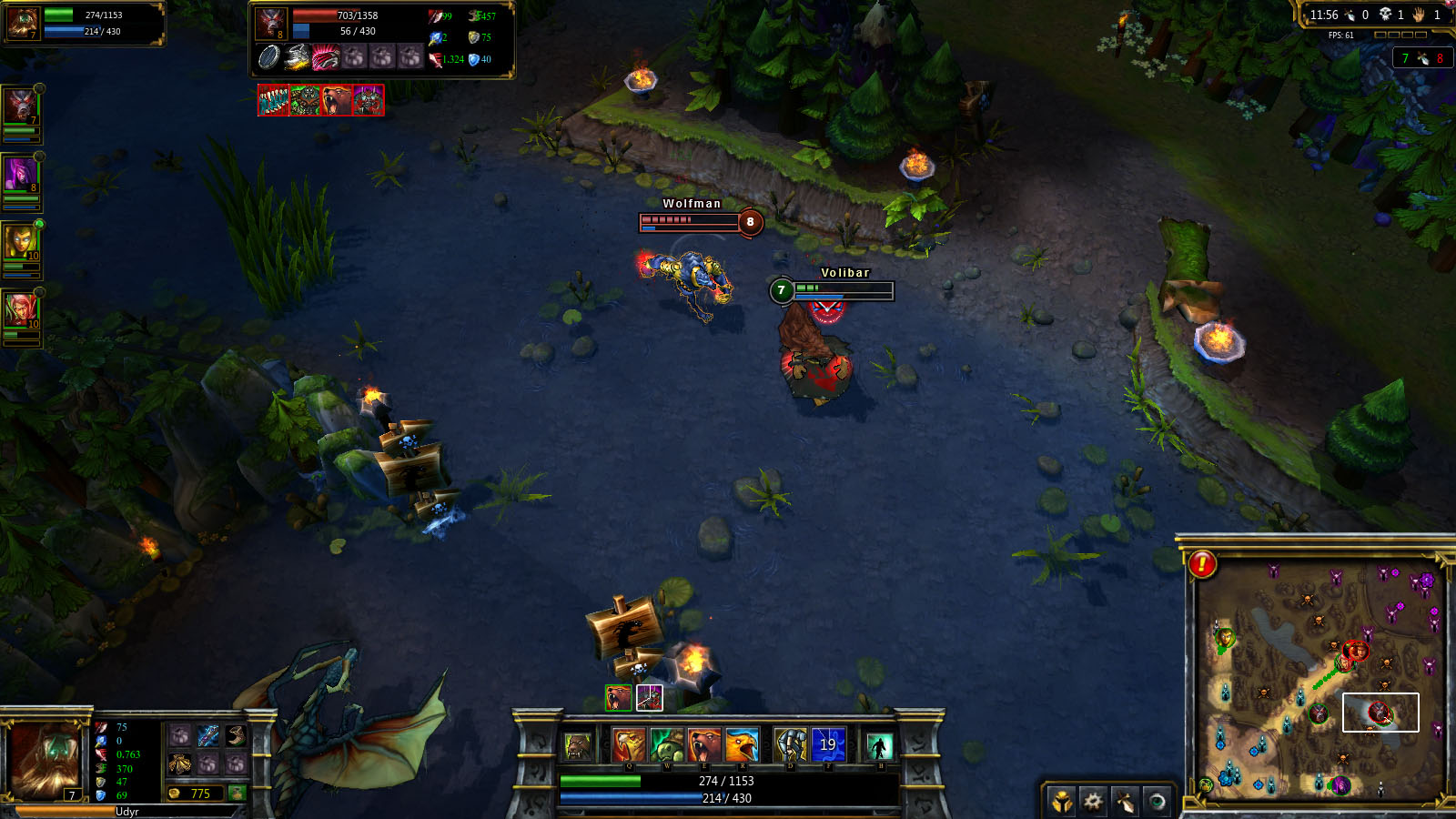The height and width of the screenshot is (819, 1456).
Task: Use the Recall ability icon
Action: [879, 746]
